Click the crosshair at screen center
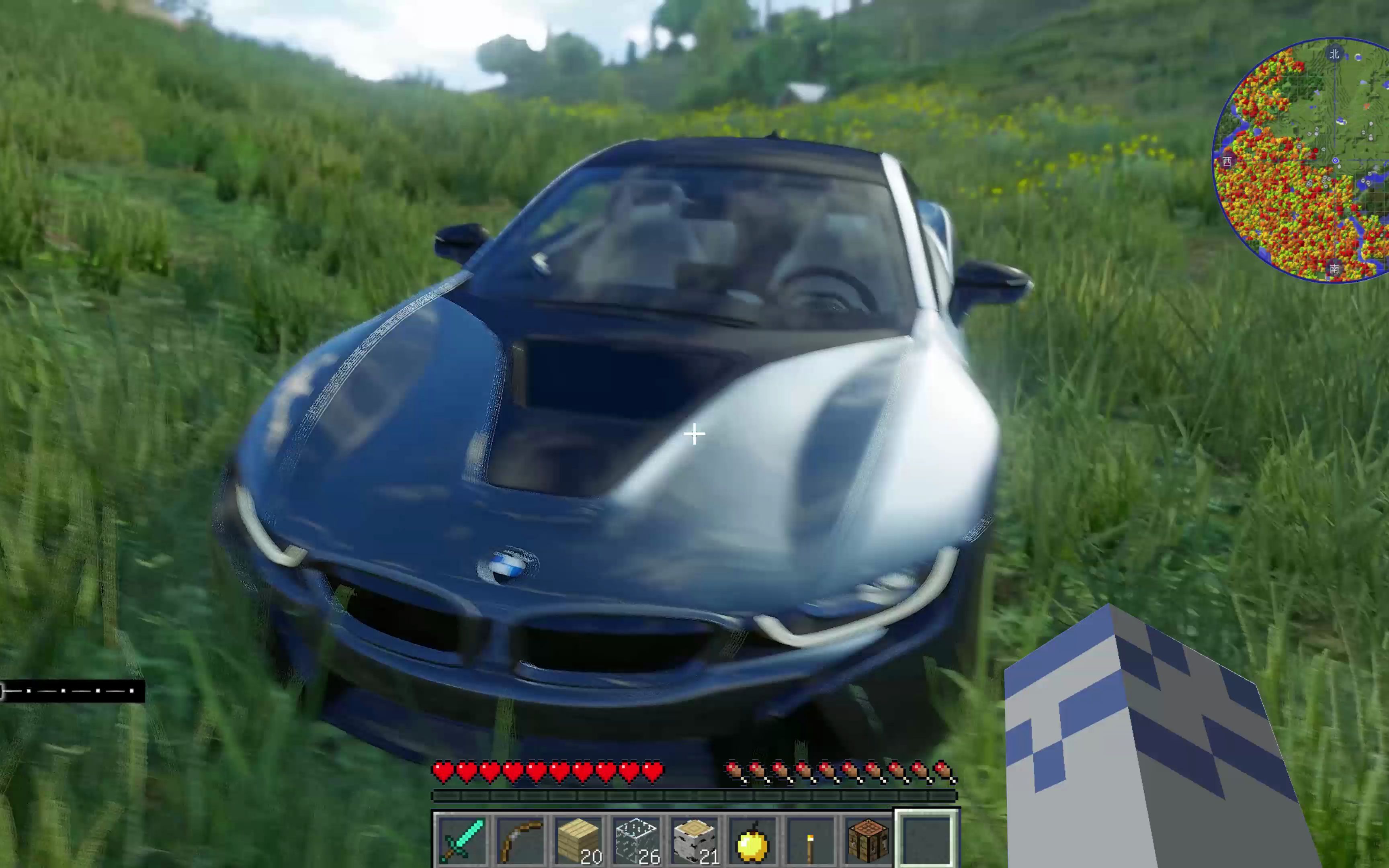The image size is (1389, 868). point(694,434)
